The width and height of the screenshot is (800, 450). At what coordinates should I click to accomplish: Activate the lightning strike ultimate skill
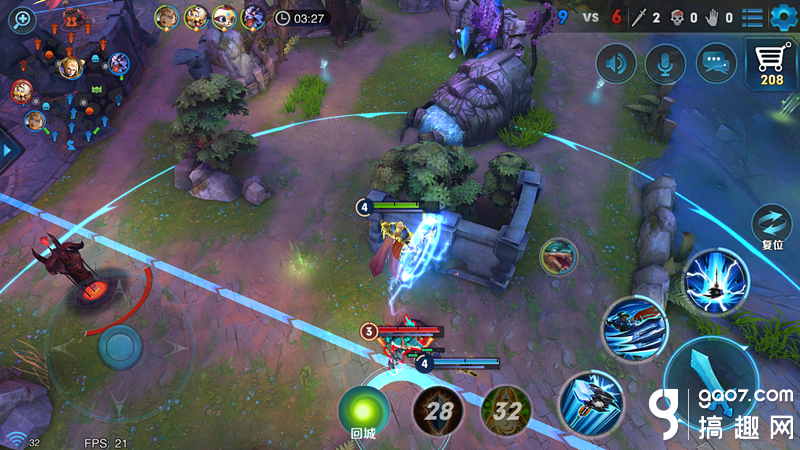tap(716, 280)
